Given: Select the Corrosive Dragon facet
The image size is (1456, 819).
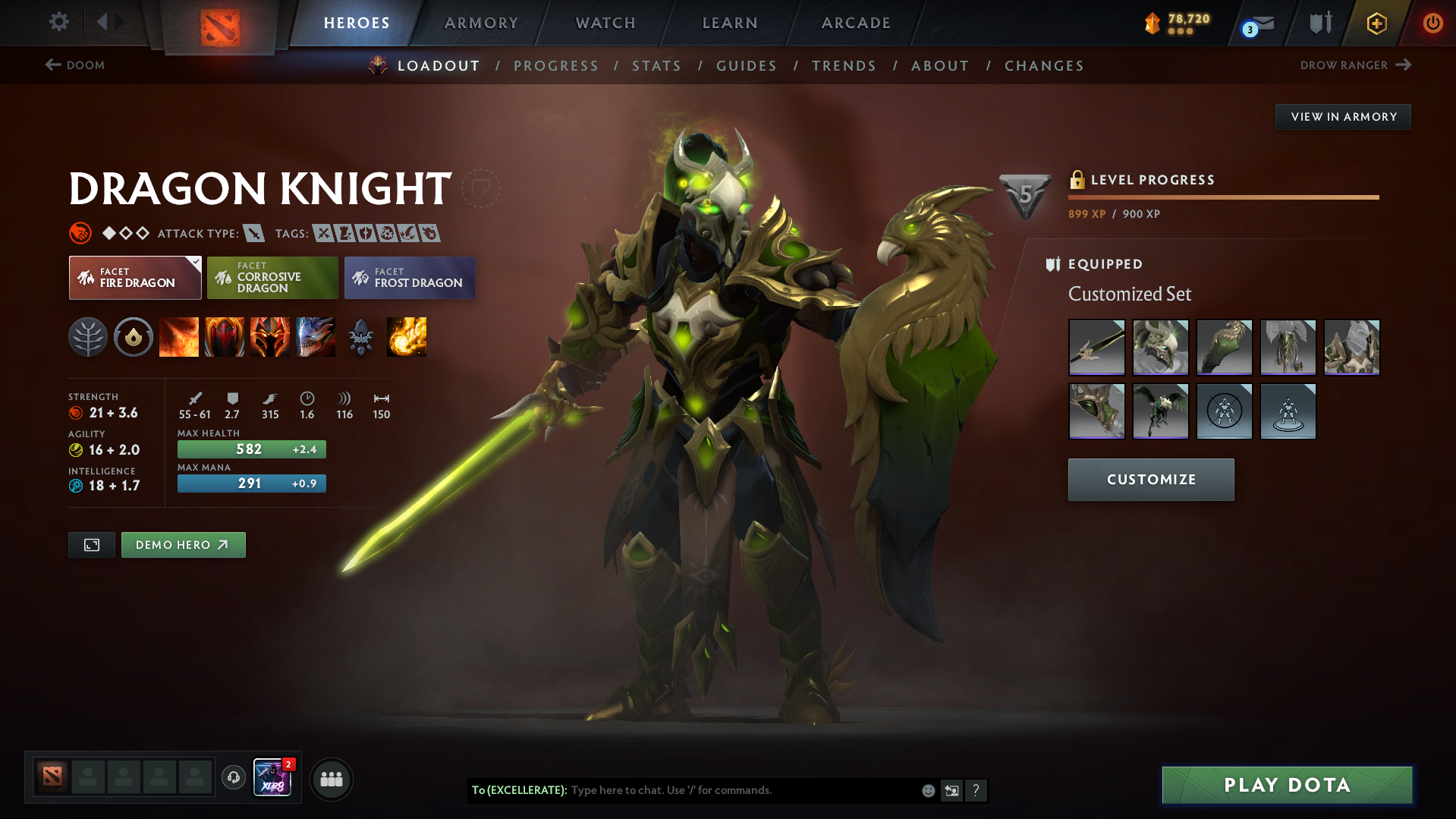Looking at the screenshot, I should [272, 277].
